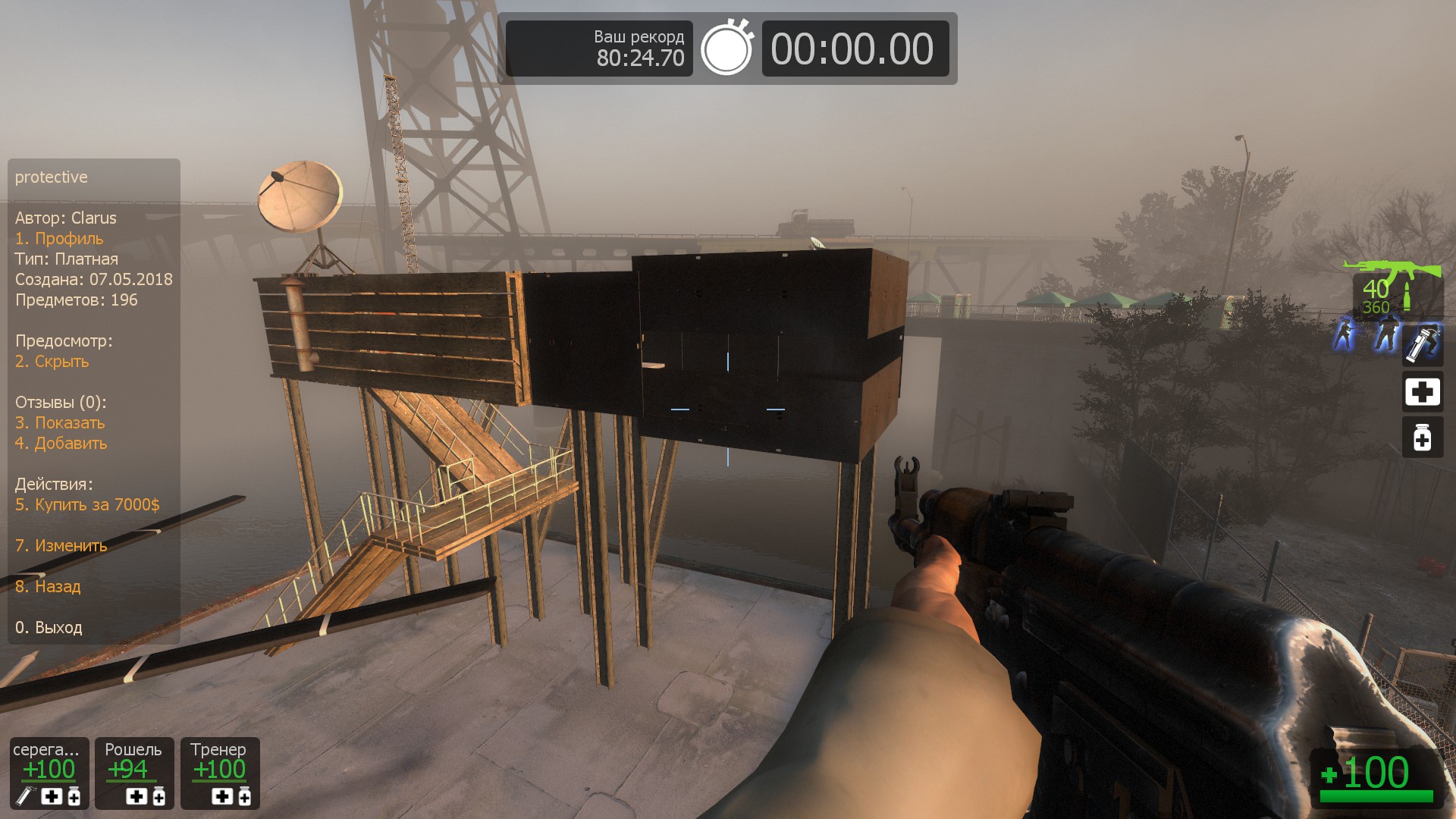This screenshot has height=819, width=1456.
Task: Show reviews via "3. Показать"
Action: (x=60, y=423)
